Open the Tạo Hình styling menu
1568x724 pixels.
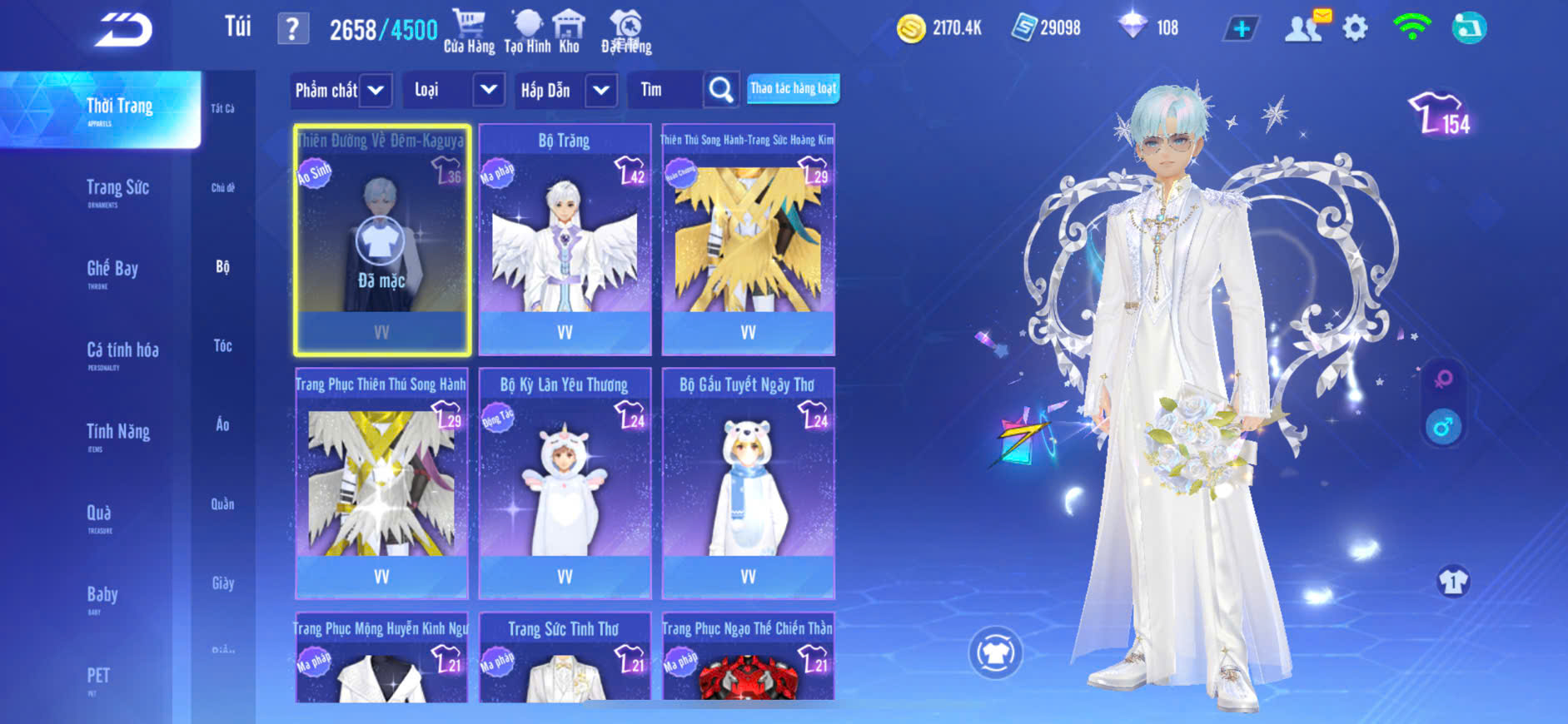(x=527, y=30)
